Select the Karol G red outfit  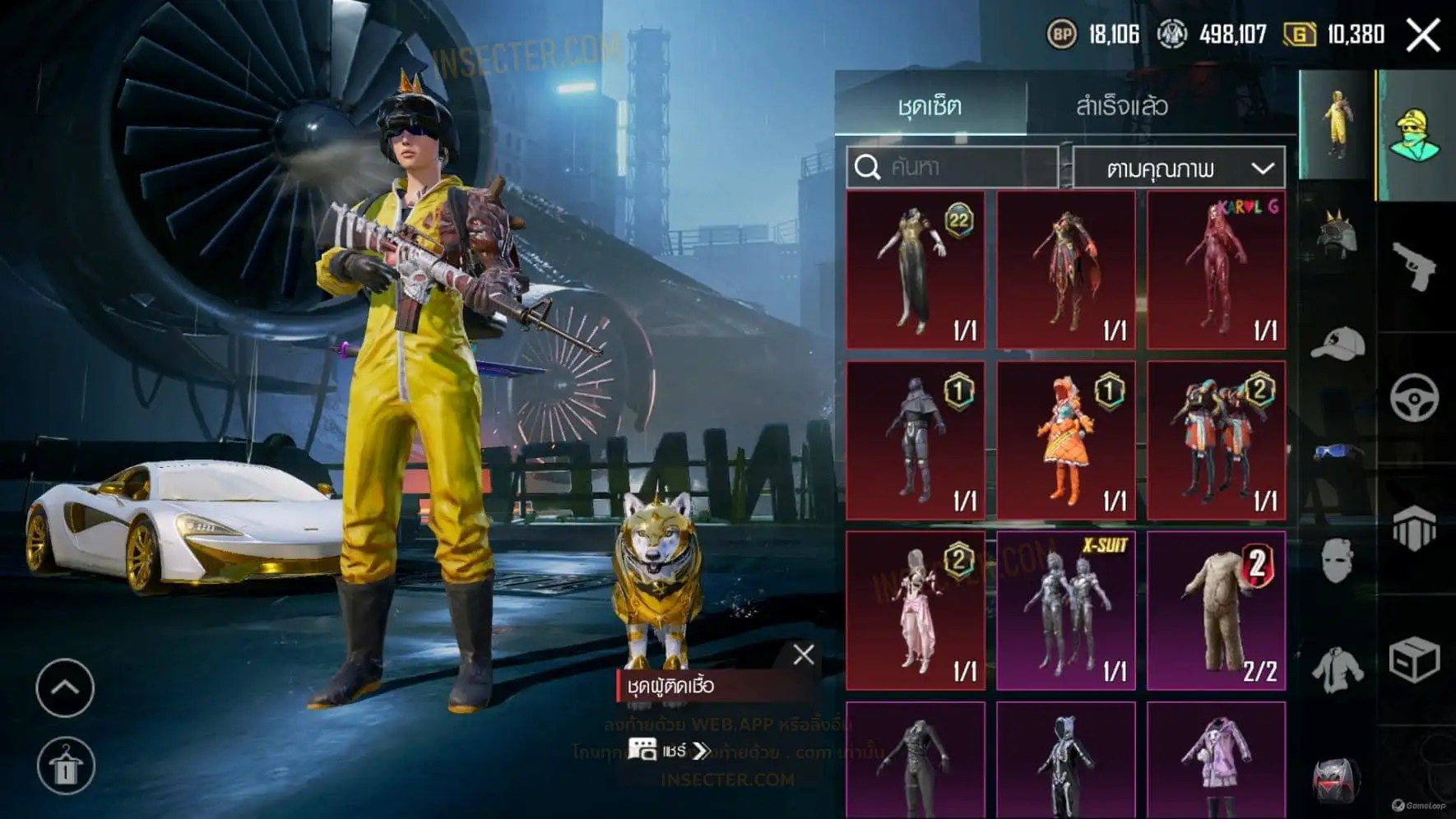[1216, 270]
